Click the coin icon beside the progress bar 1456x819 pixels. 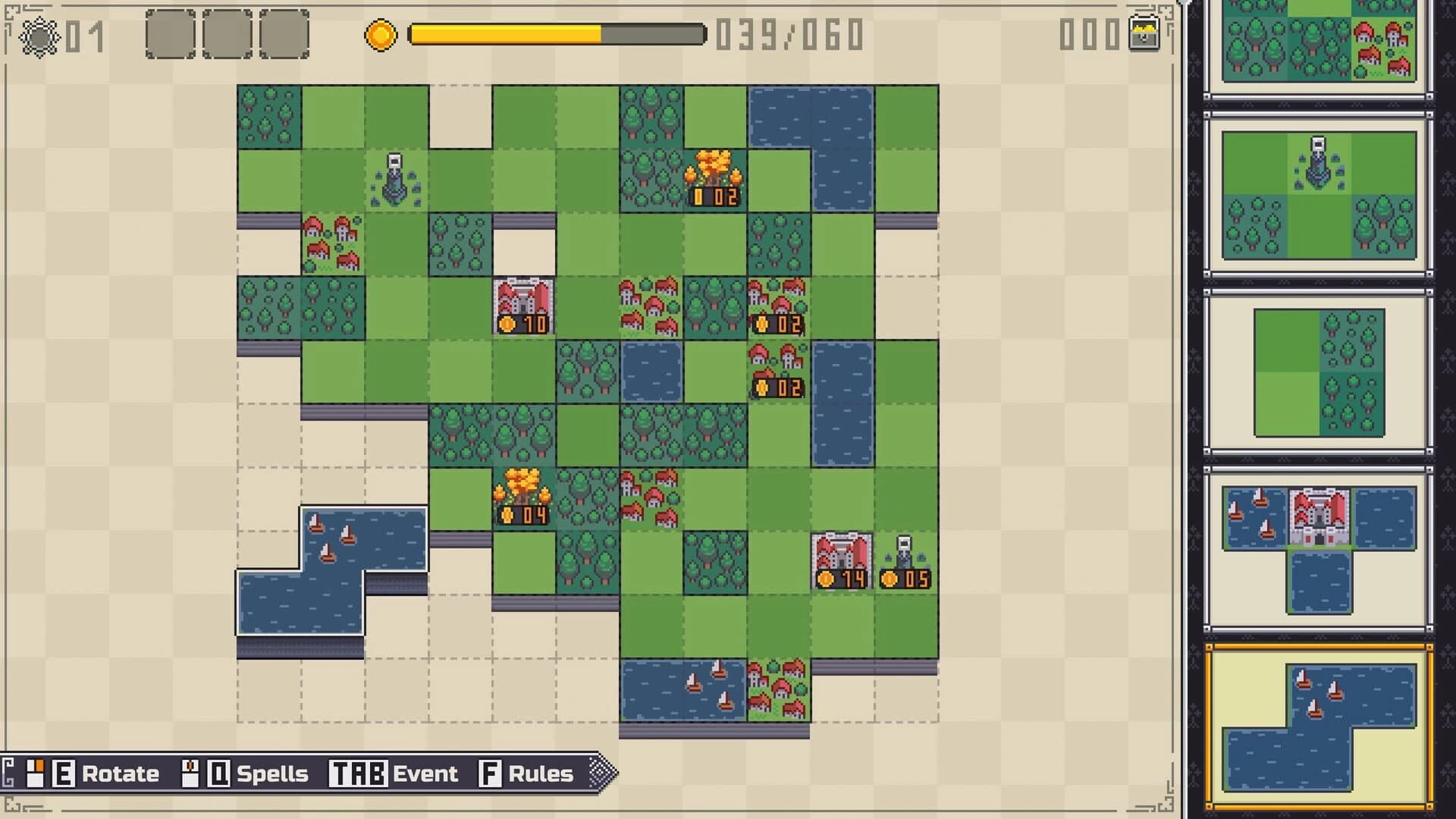(x=383, y=35)
